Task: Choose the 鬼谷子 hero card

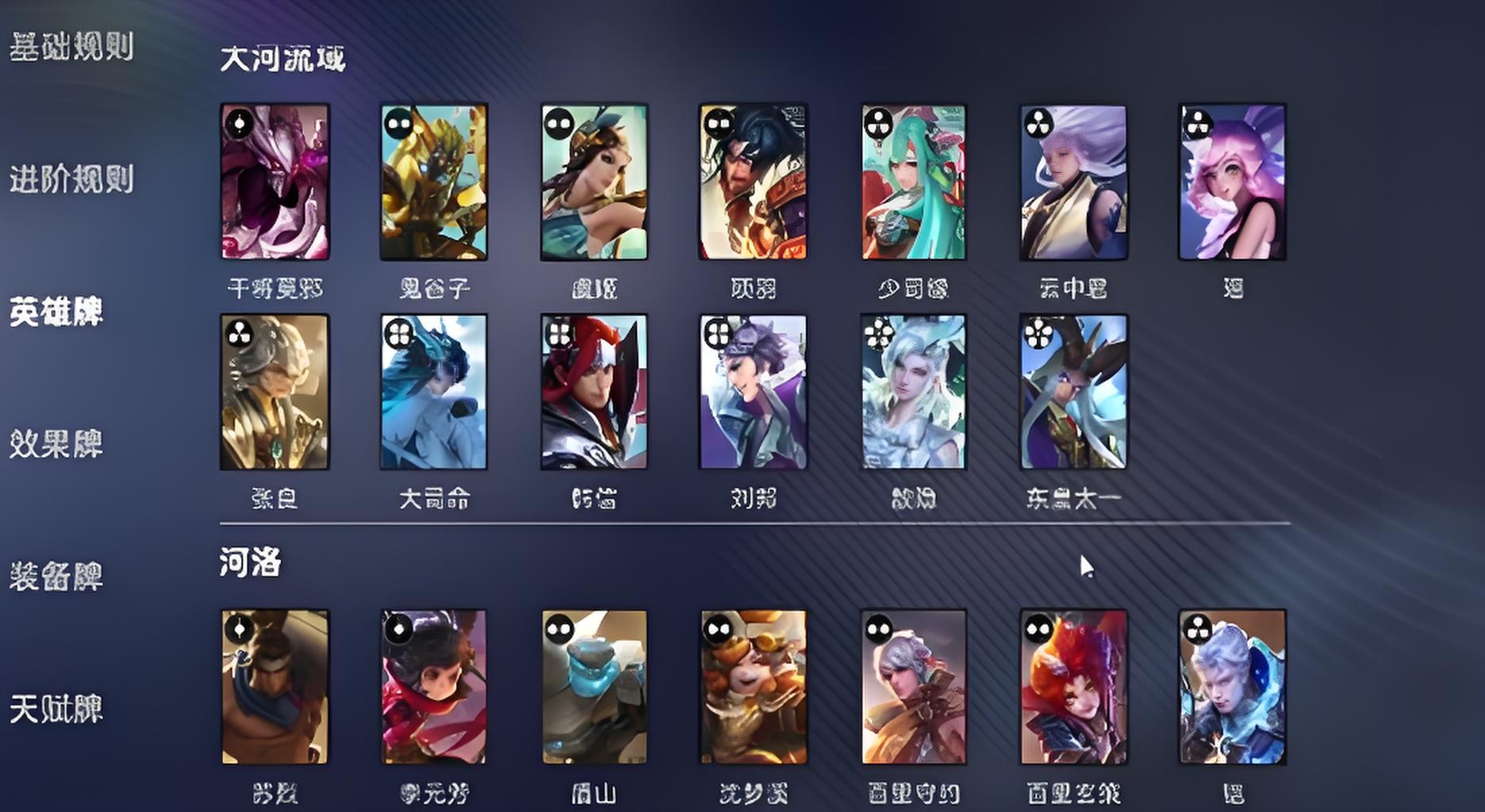Action: (434, 182)
